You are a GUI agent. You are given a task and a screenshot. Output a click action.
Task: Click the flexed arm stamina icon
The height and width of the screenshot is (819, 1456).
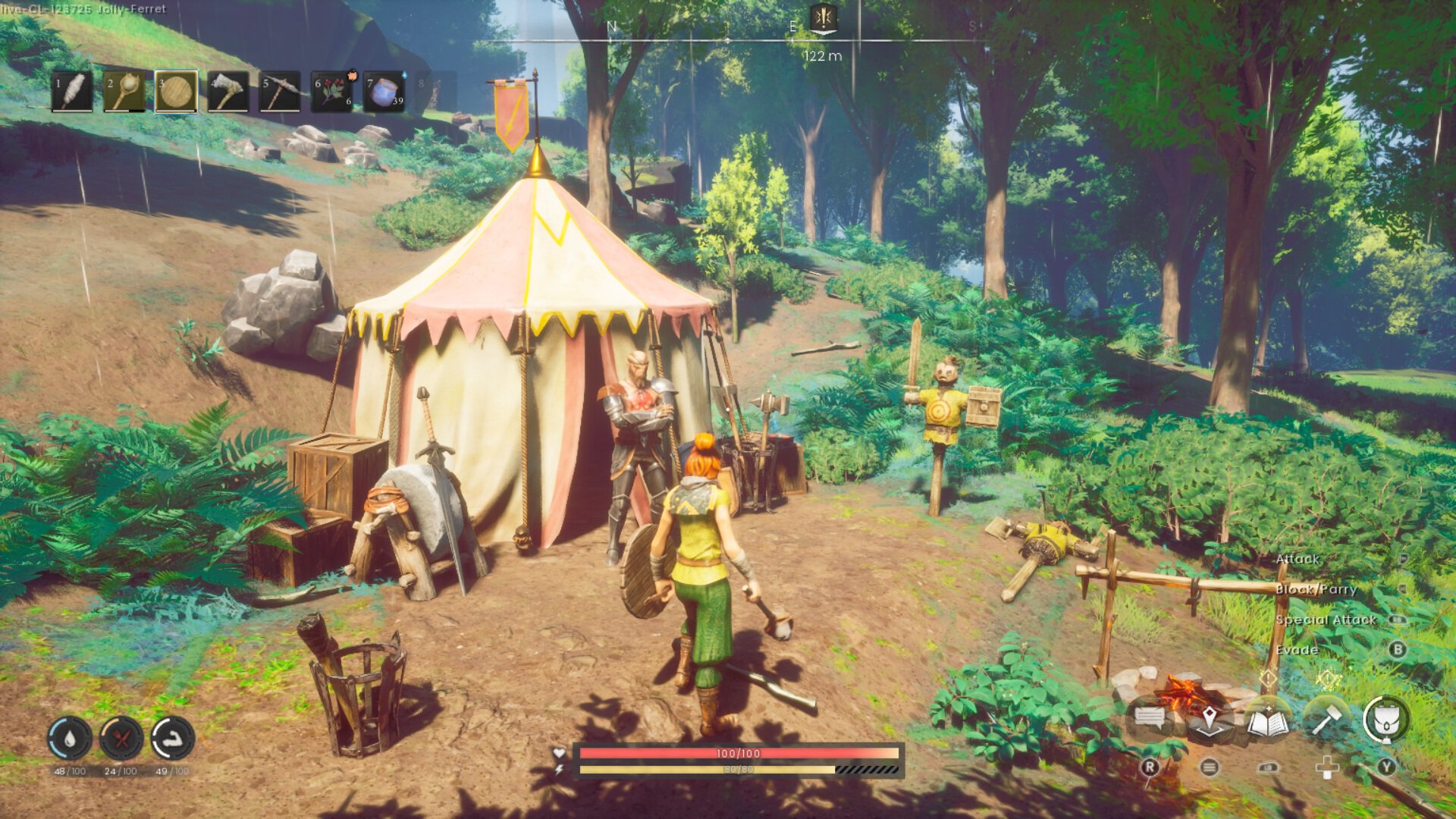tap(173, 738)
